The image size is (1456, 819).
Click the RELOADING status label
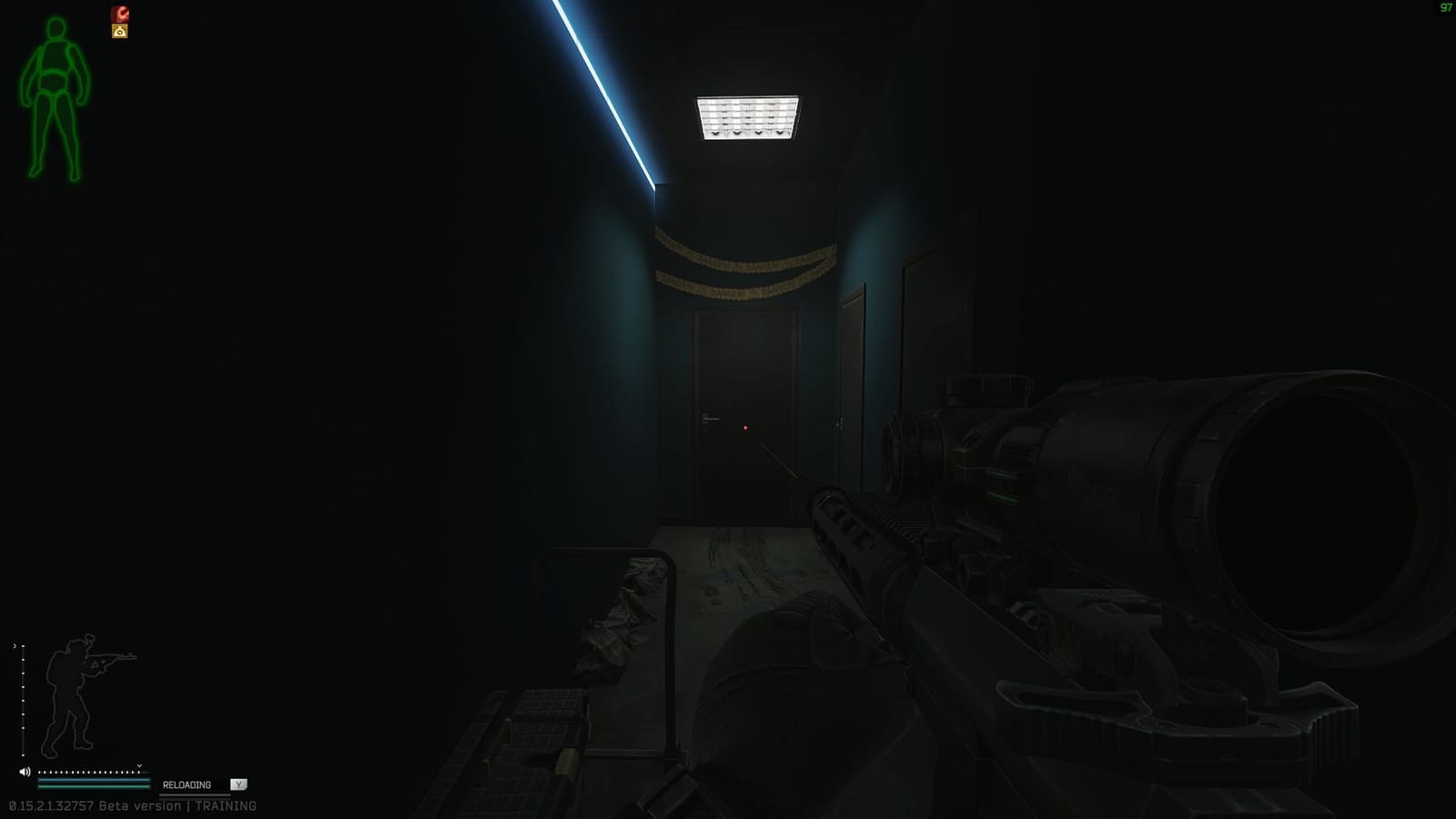(186, 784)
